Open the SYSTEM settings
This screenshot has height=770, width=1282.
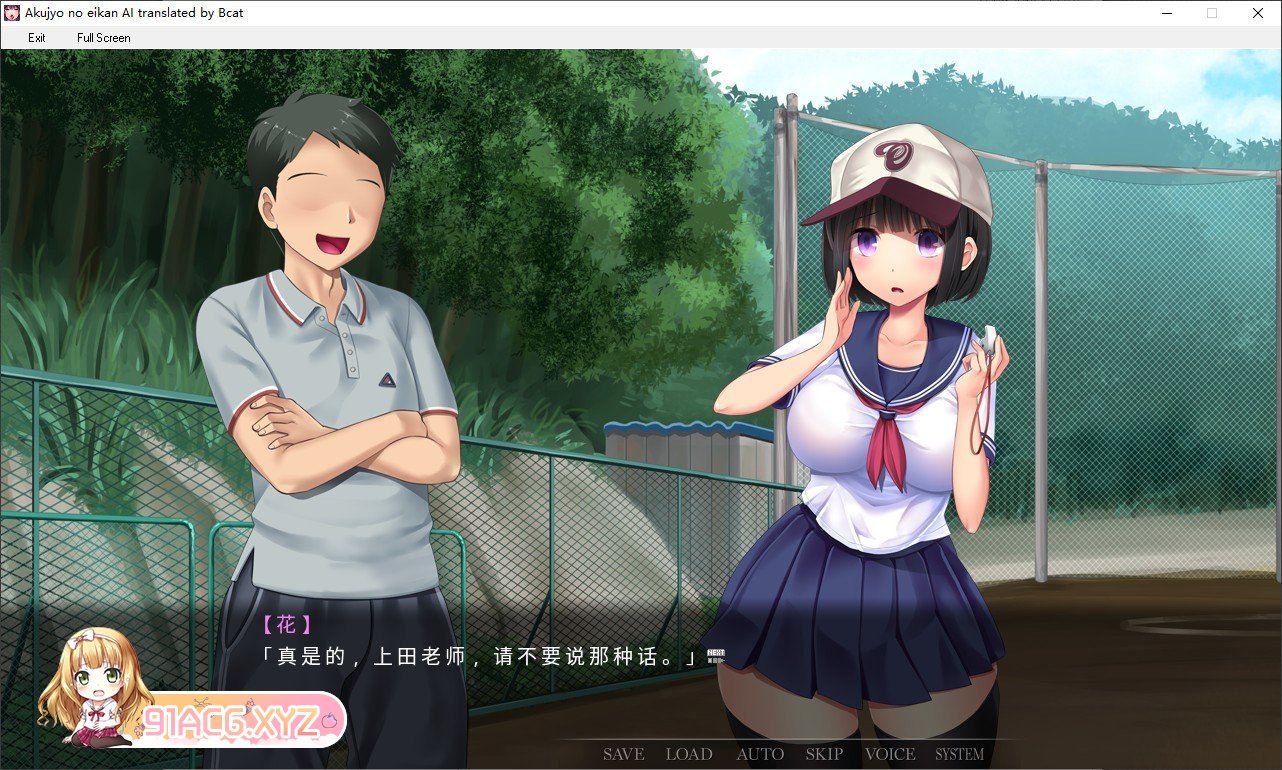959,754
